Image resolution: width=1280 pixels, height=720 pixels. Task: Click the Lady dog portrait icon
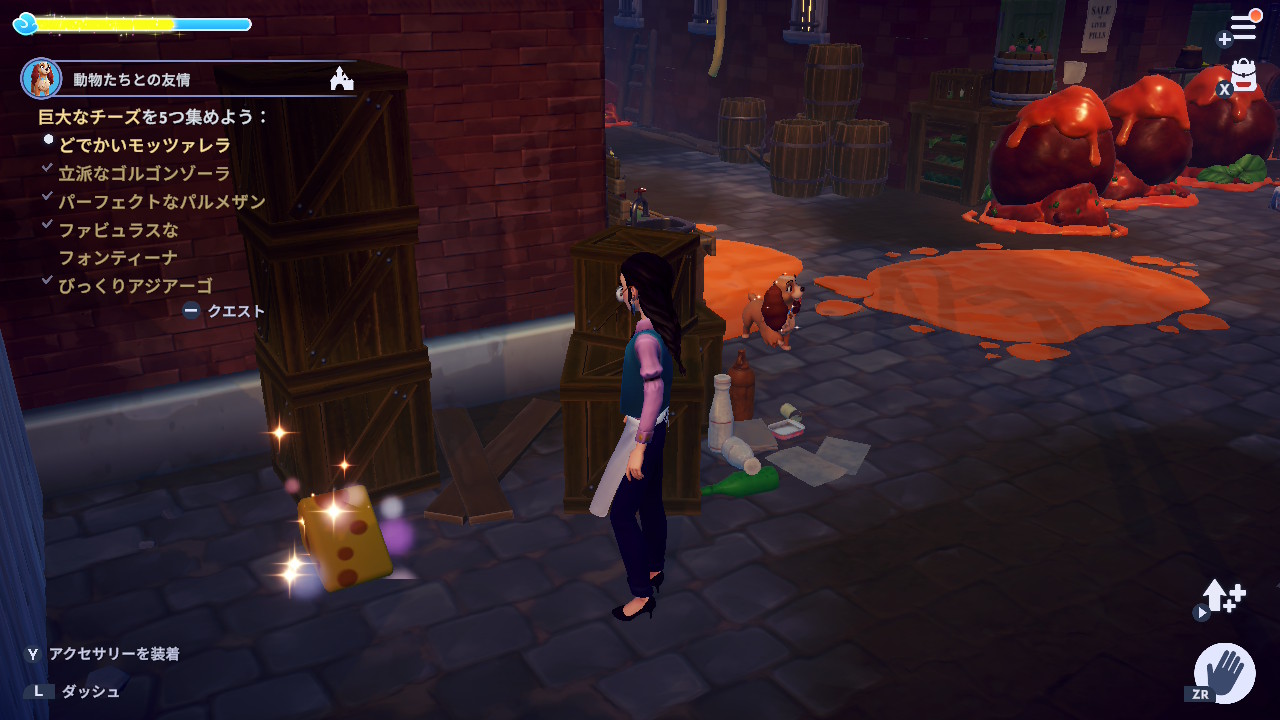[41, 78]
